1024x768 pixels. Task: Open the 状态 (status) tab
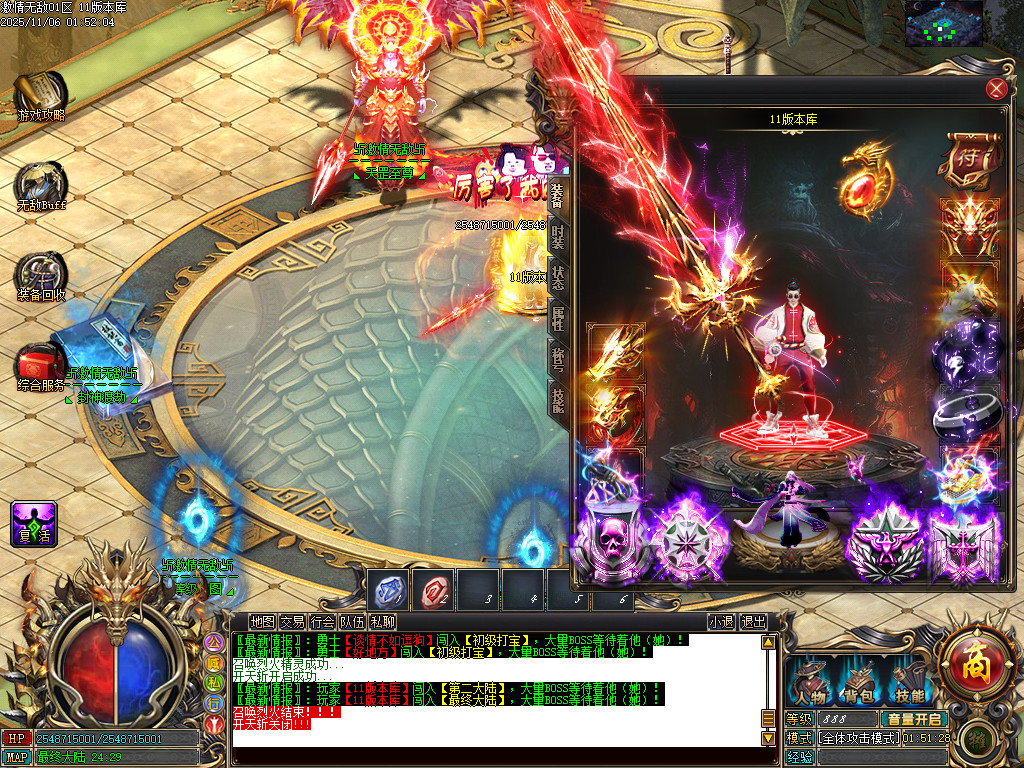click(557, 277)
